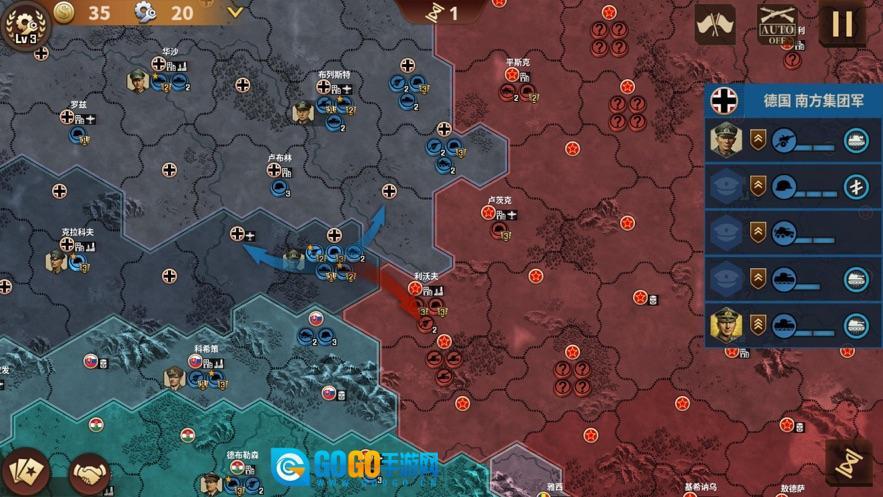Pause the game
The height and width of the screenshot is (497, 883).
click(843, 24)
